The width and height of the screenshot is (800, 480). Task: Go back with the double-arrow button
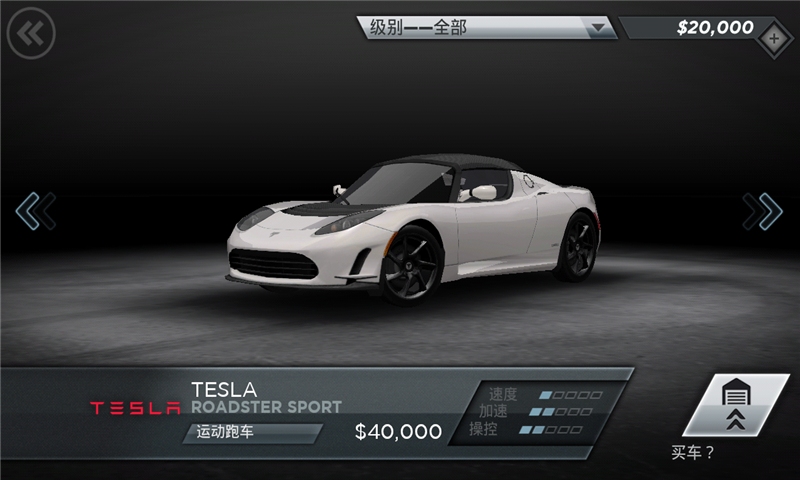[31, 34]
